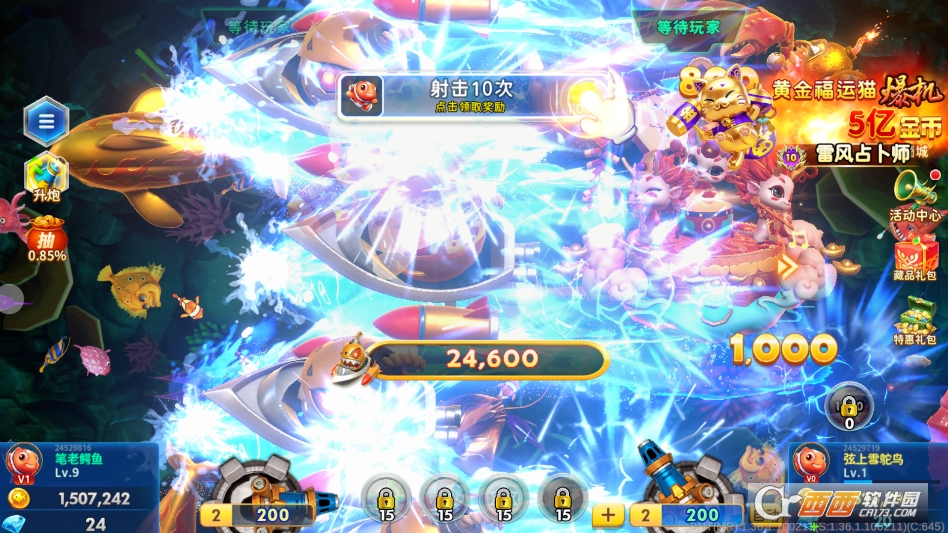View player 弦上雪鸵鸟 avatar profile
This screenshot has height=533, width=948.
(810, 464)
